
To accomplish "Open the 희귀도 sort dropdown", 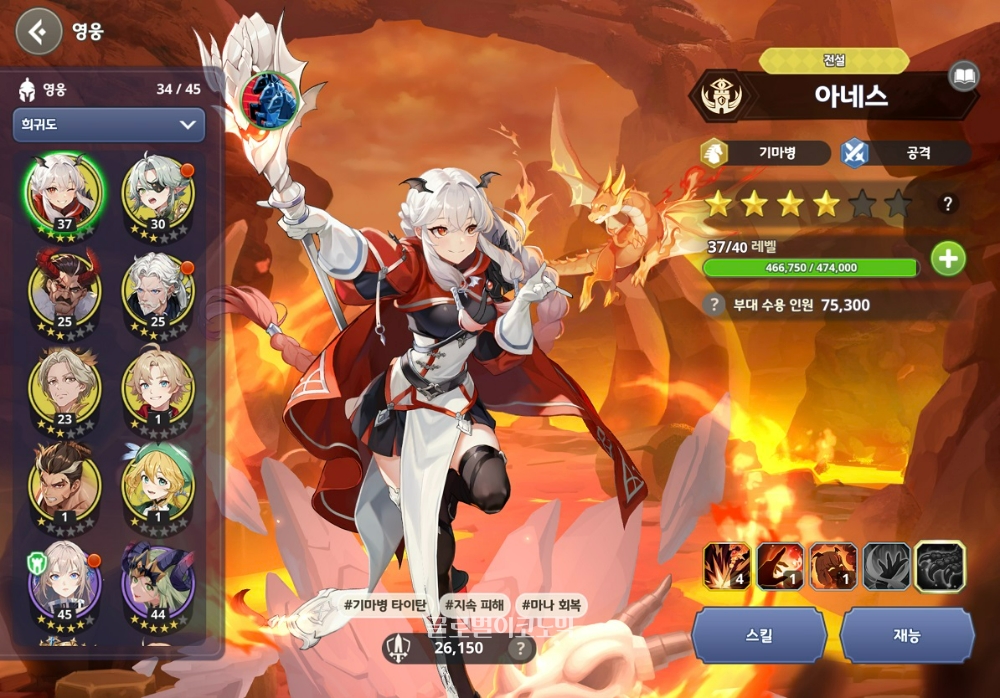I will coord(108,125).
